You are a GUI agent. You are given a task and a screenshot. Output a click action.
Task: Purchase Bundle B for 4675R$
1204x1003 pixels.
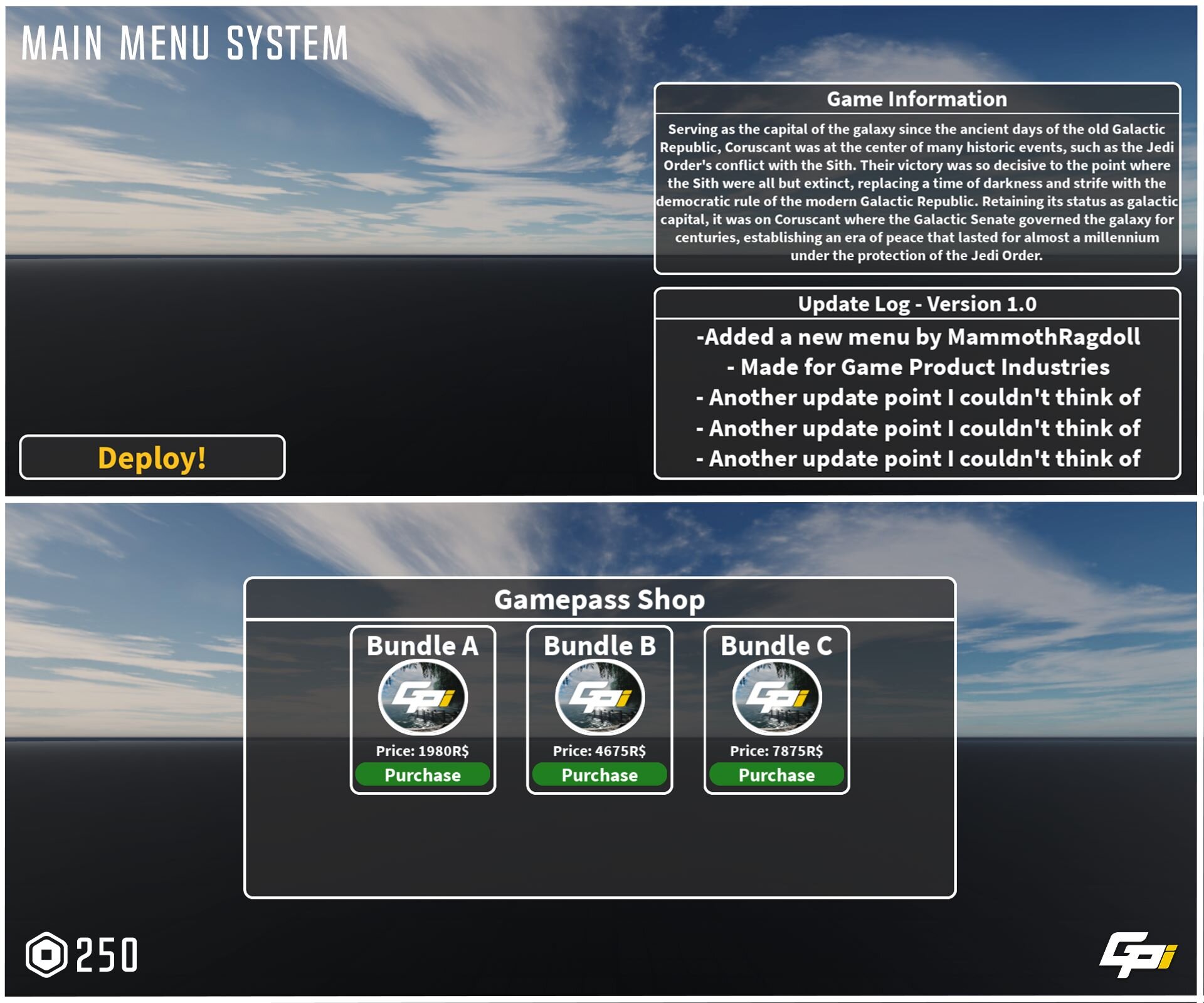point(599,775)
